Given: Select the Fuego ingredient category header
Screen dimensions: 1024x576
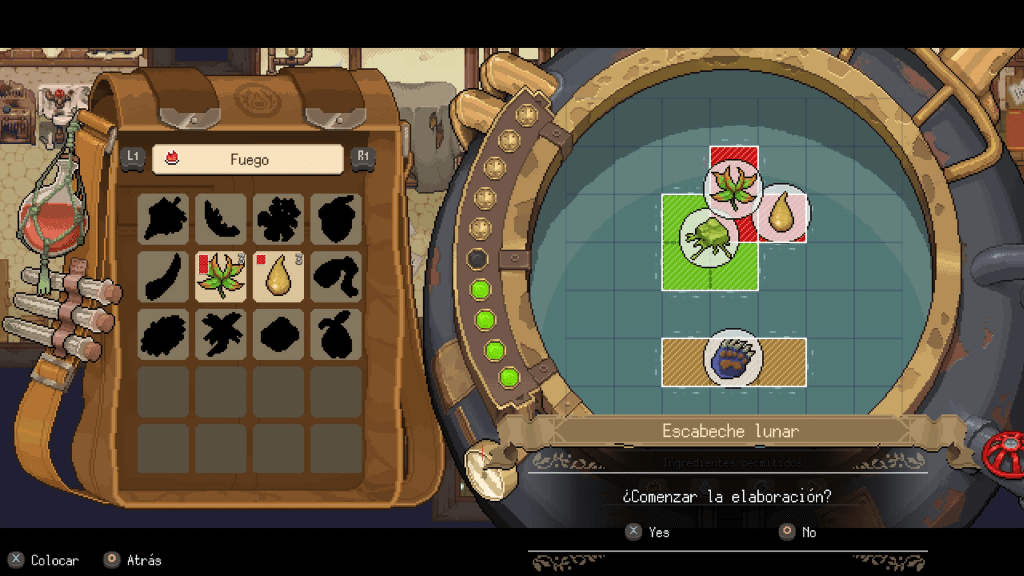Looking at the screenshot, I should (247, 159).
